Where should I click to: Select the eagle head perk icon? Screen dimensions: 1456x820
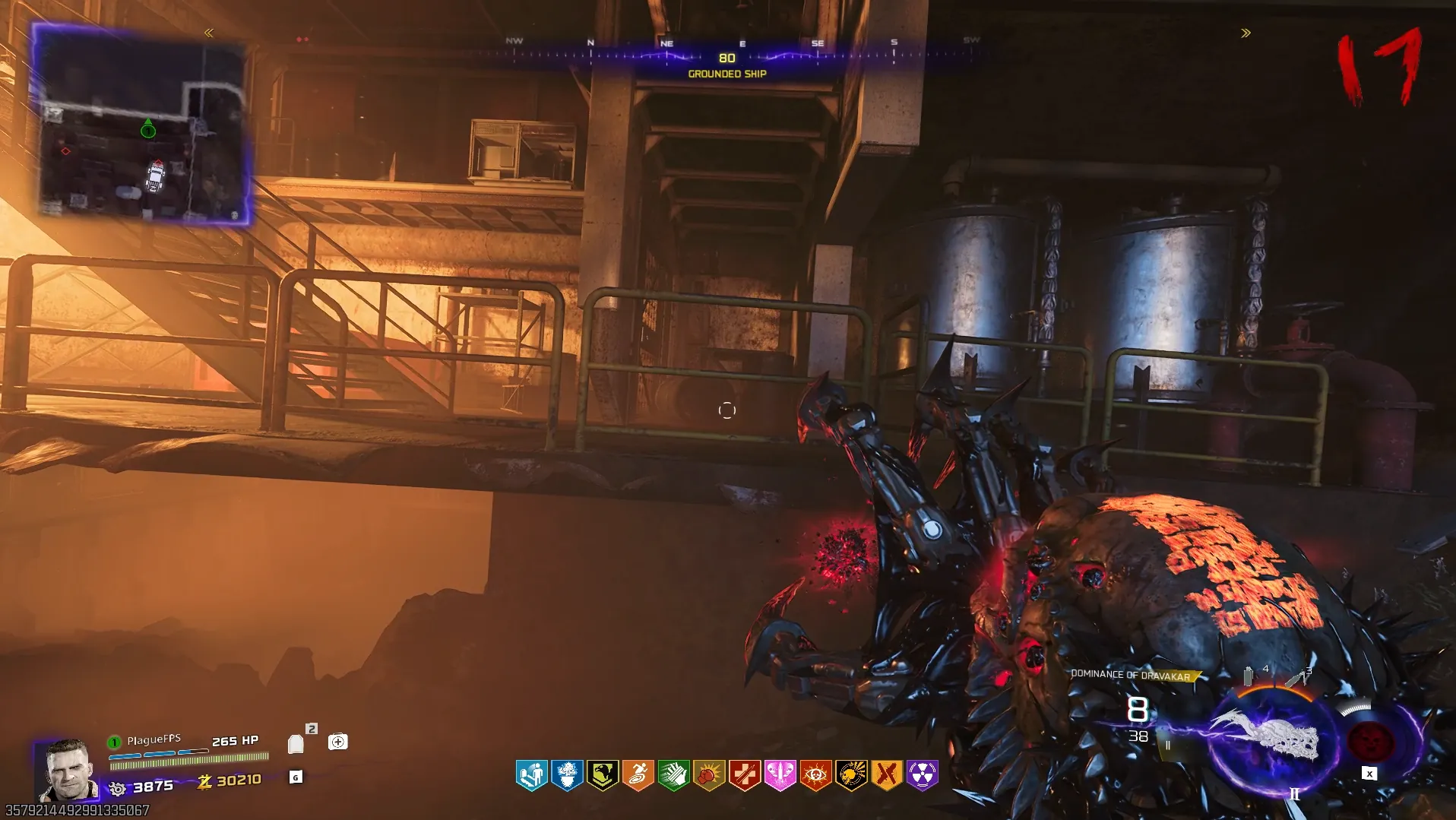[603, 775]
